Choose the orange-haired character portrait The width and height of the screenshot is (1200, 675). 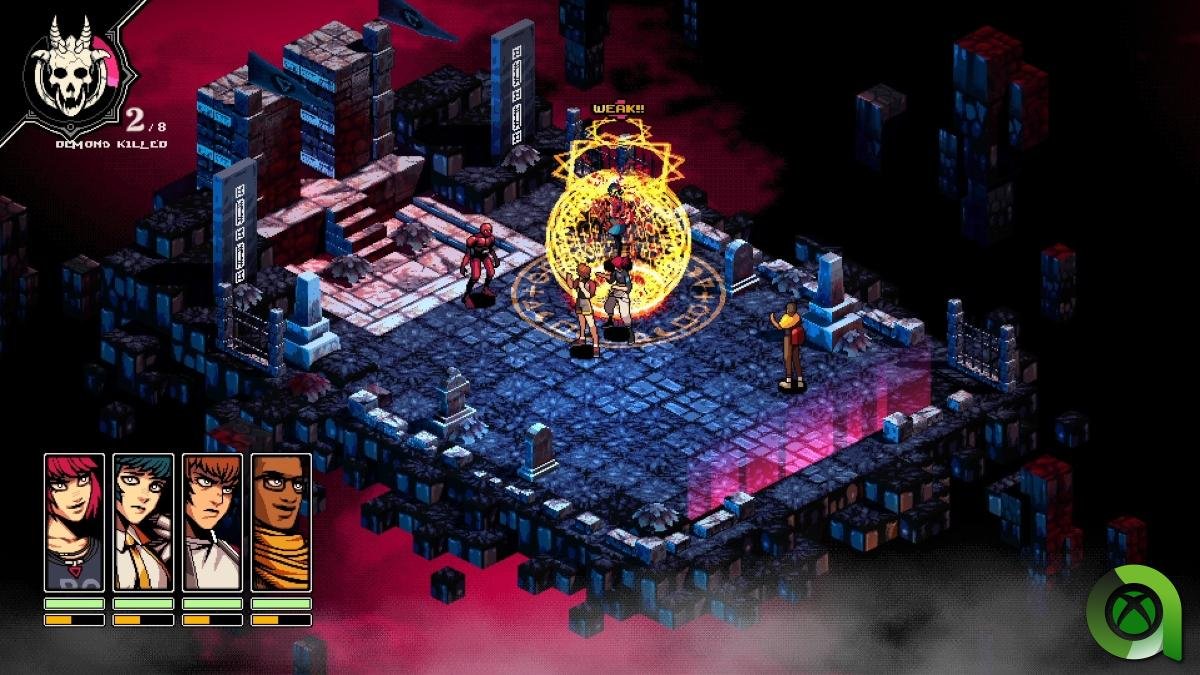click(x=212, y=522)
